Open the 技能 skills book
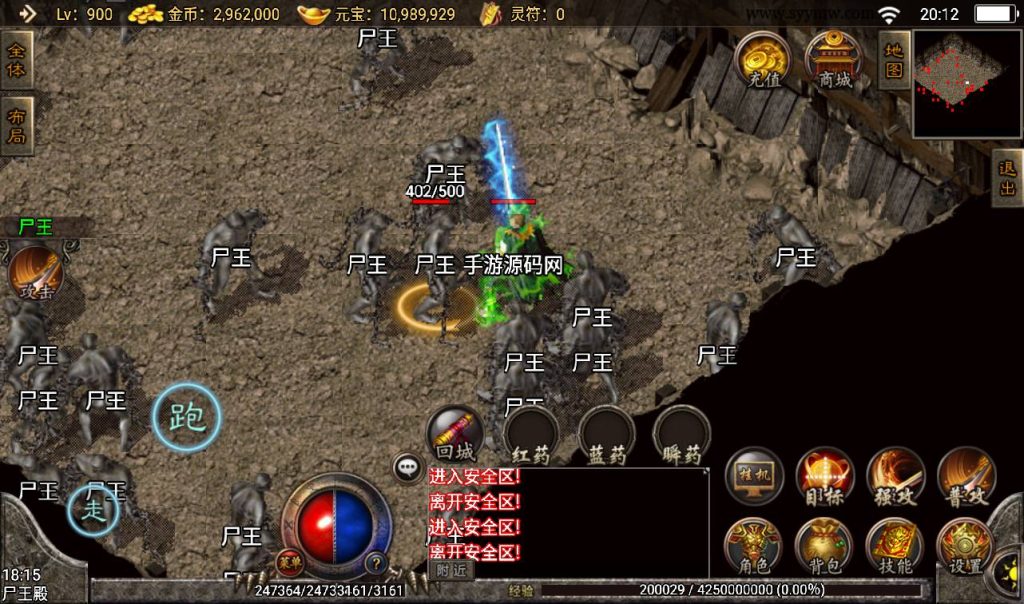 895,547
